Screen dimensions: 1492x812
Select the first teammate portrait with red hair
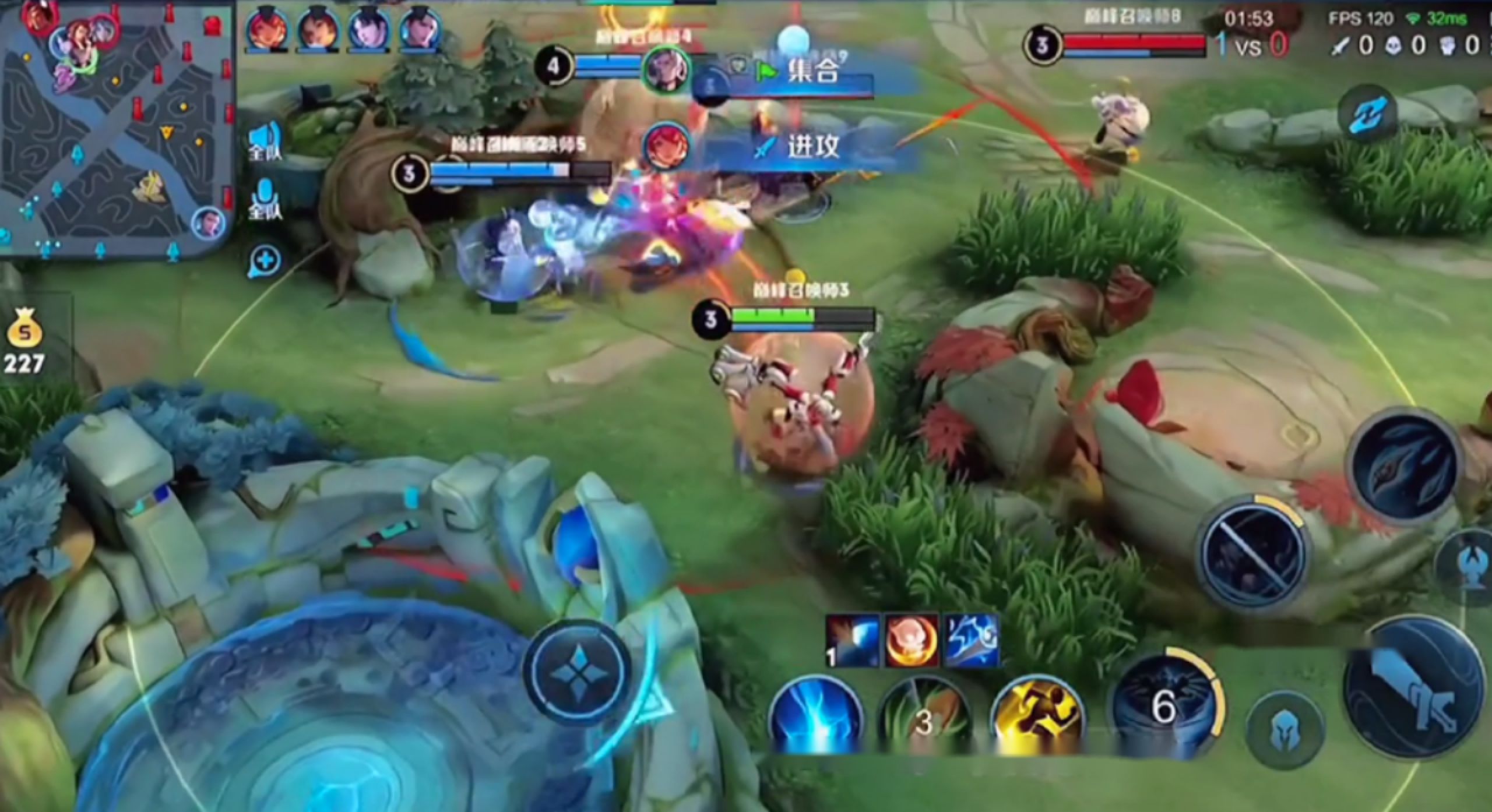[x=268, y=29]
